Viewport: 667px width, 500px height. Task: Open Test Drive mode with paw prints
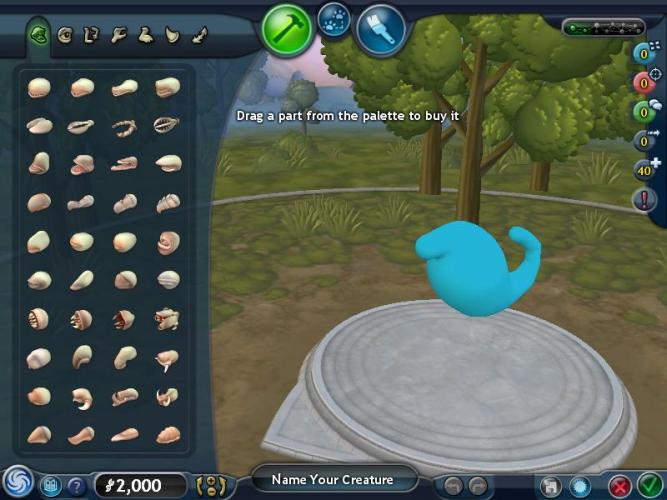334,20
